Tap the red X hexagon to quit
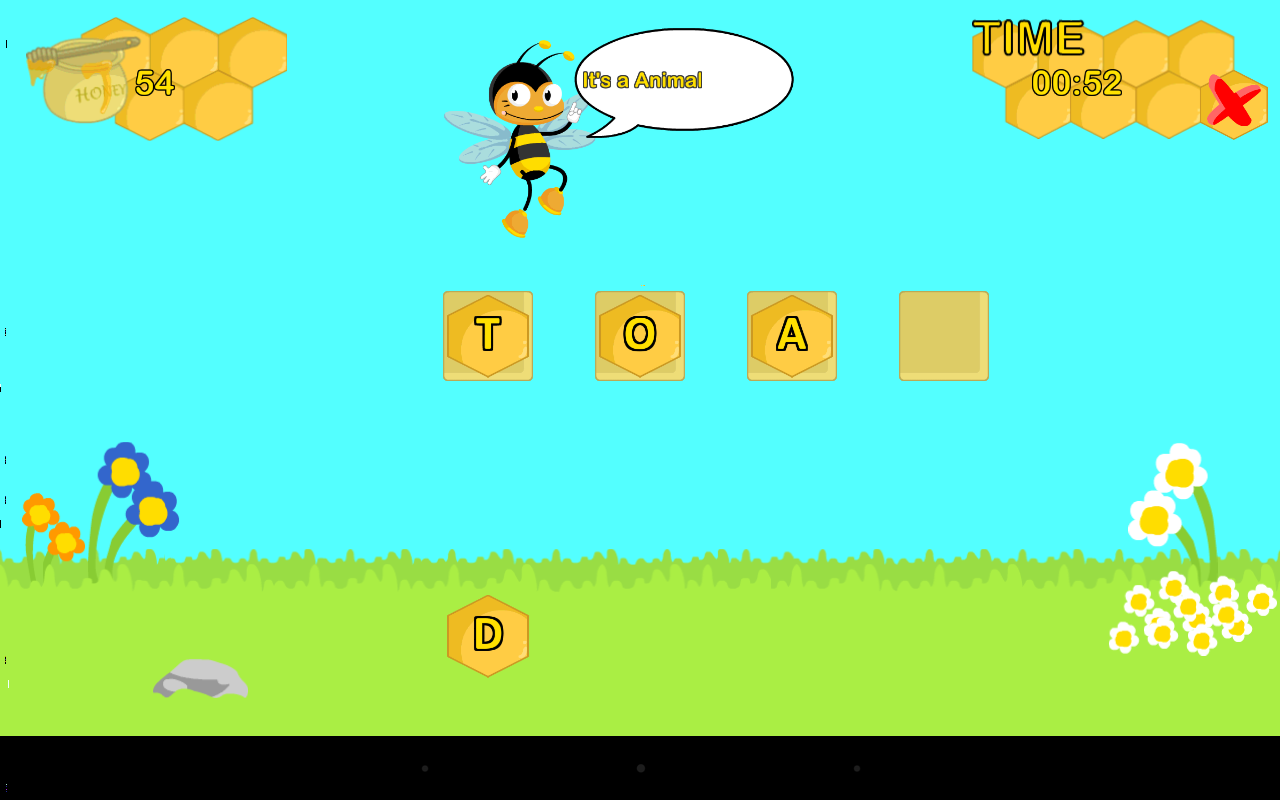This screenshot has height=800, width=1280. pyautogui.click(x=1231, y=104)
